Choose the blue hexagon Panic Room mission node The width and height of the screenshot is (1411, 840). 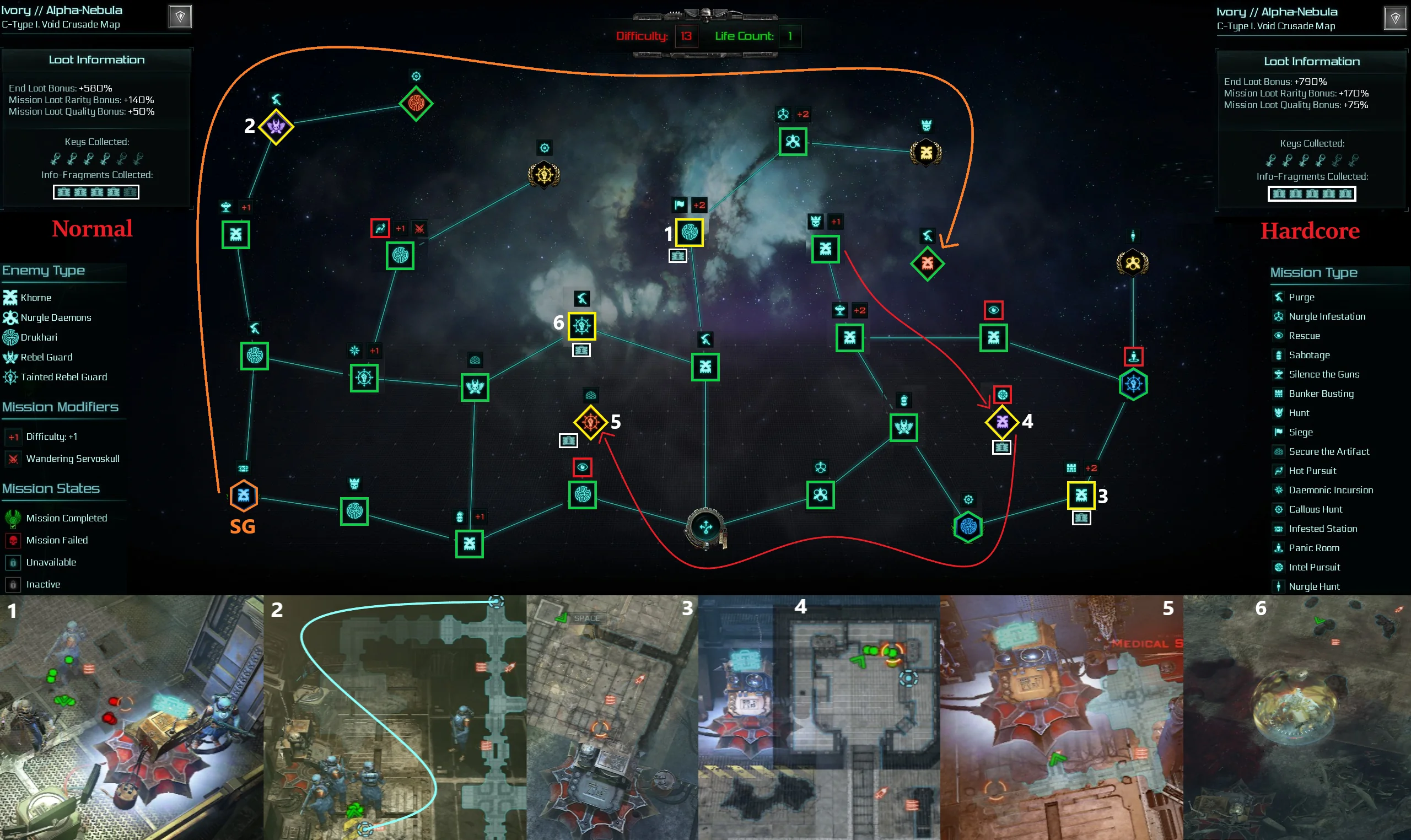click(x=1133, y=384)
